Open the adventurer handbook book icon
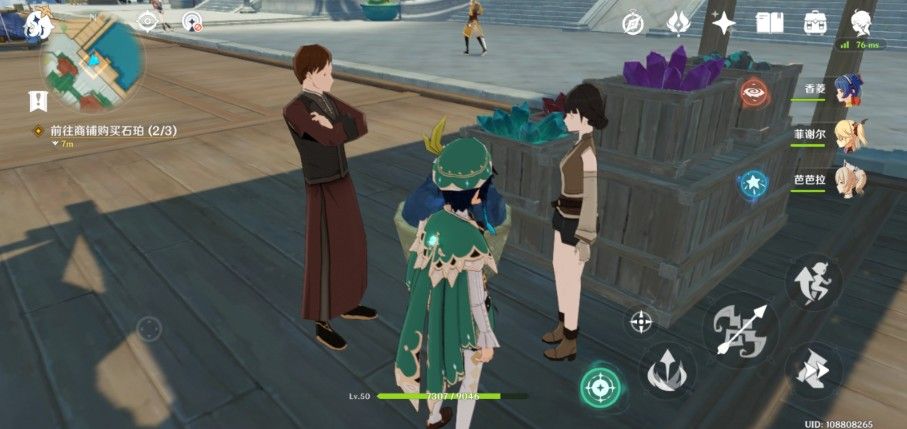This screenshot has width=907, height=429. coord(768,22)
